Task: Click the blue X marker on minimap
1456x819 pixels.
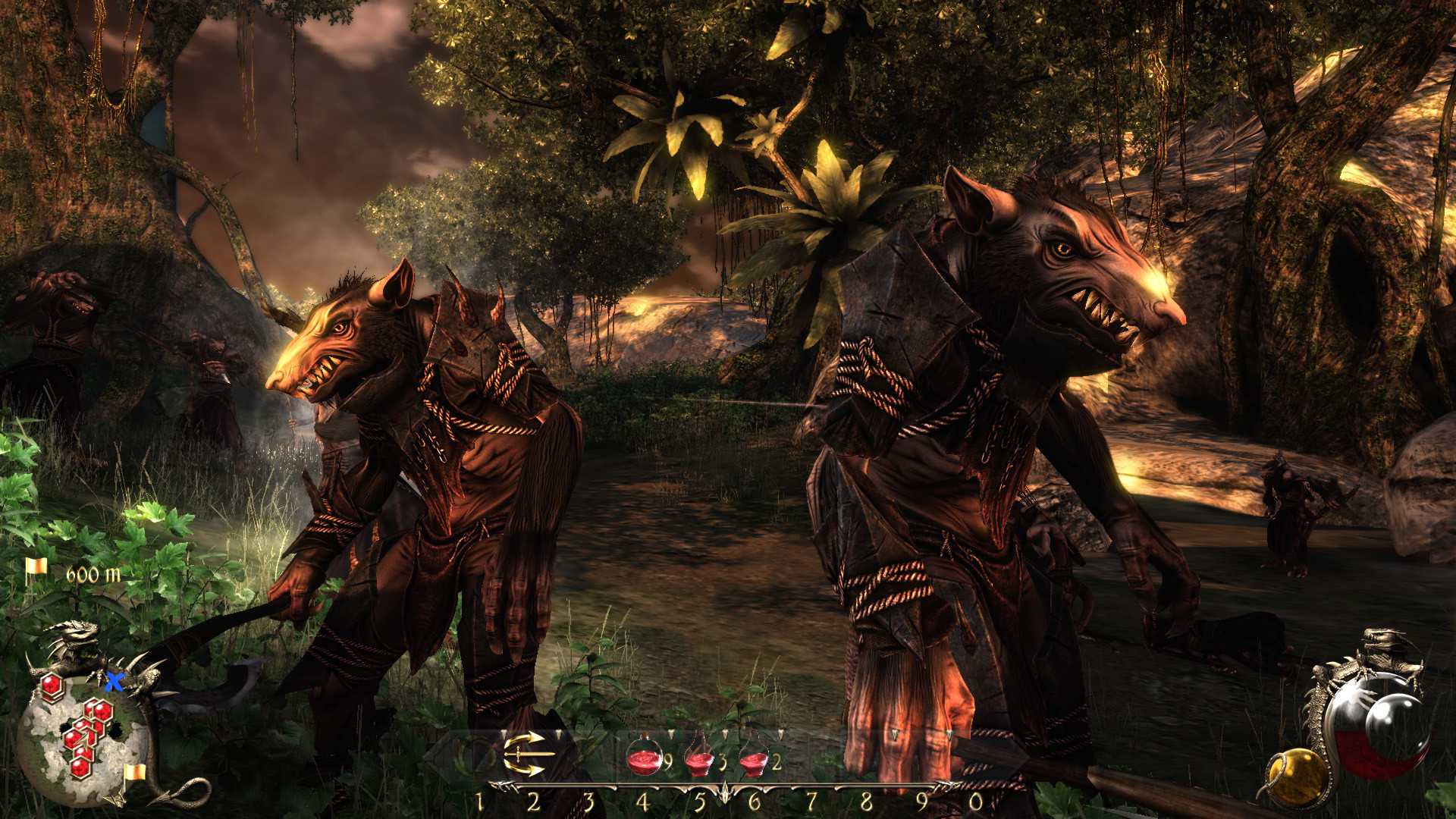Action: pos(115,681)
